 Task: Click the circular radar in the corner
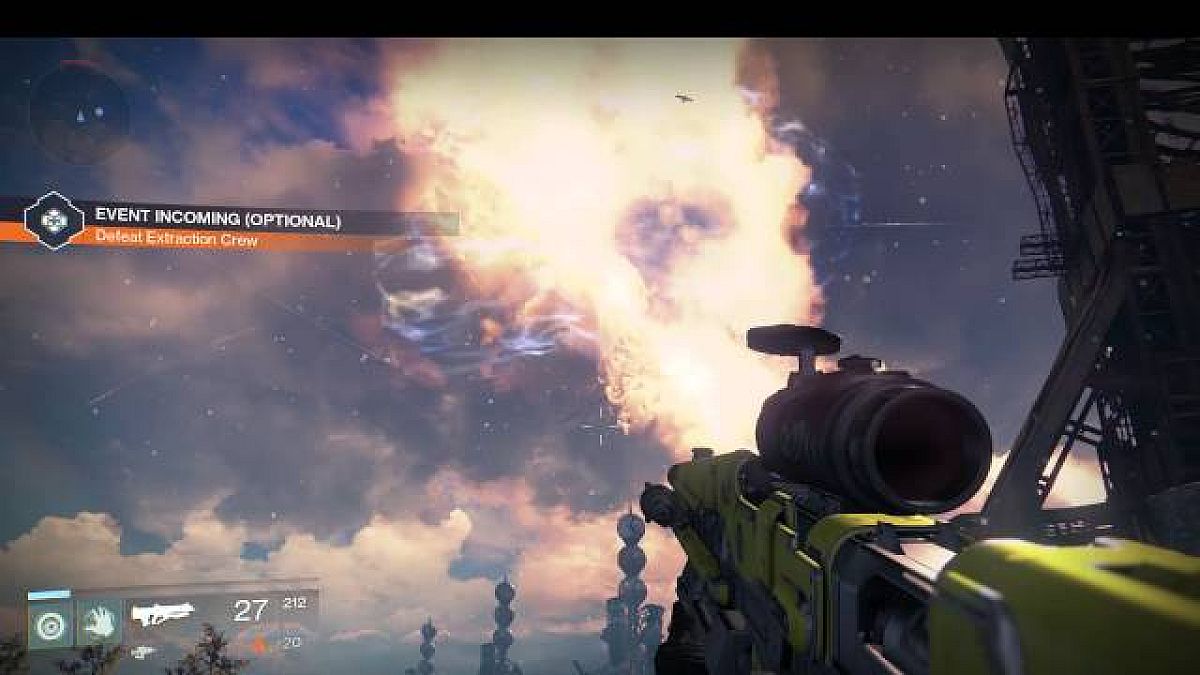tap(78, 111)
